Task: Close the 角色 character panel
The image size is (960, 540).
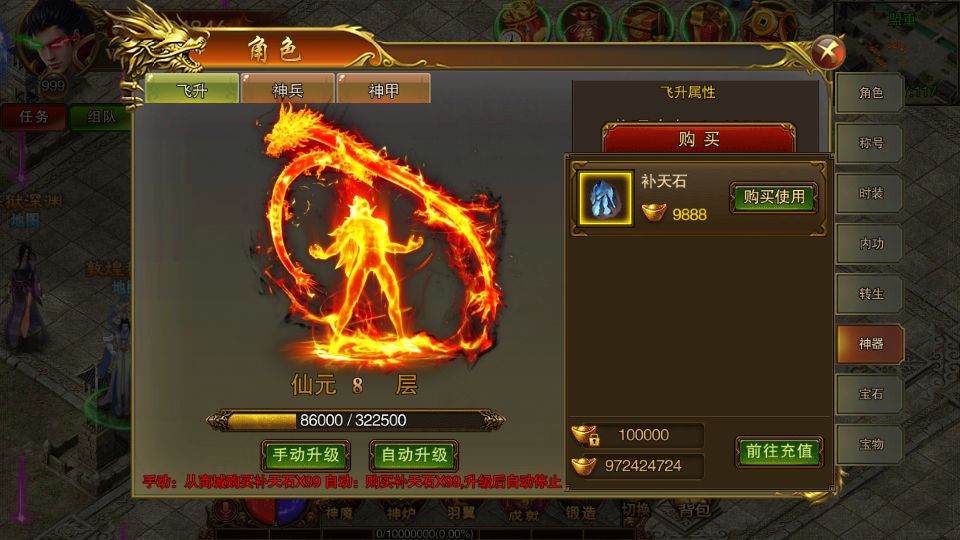Action: pyautogui.click(x=828, y=50)
